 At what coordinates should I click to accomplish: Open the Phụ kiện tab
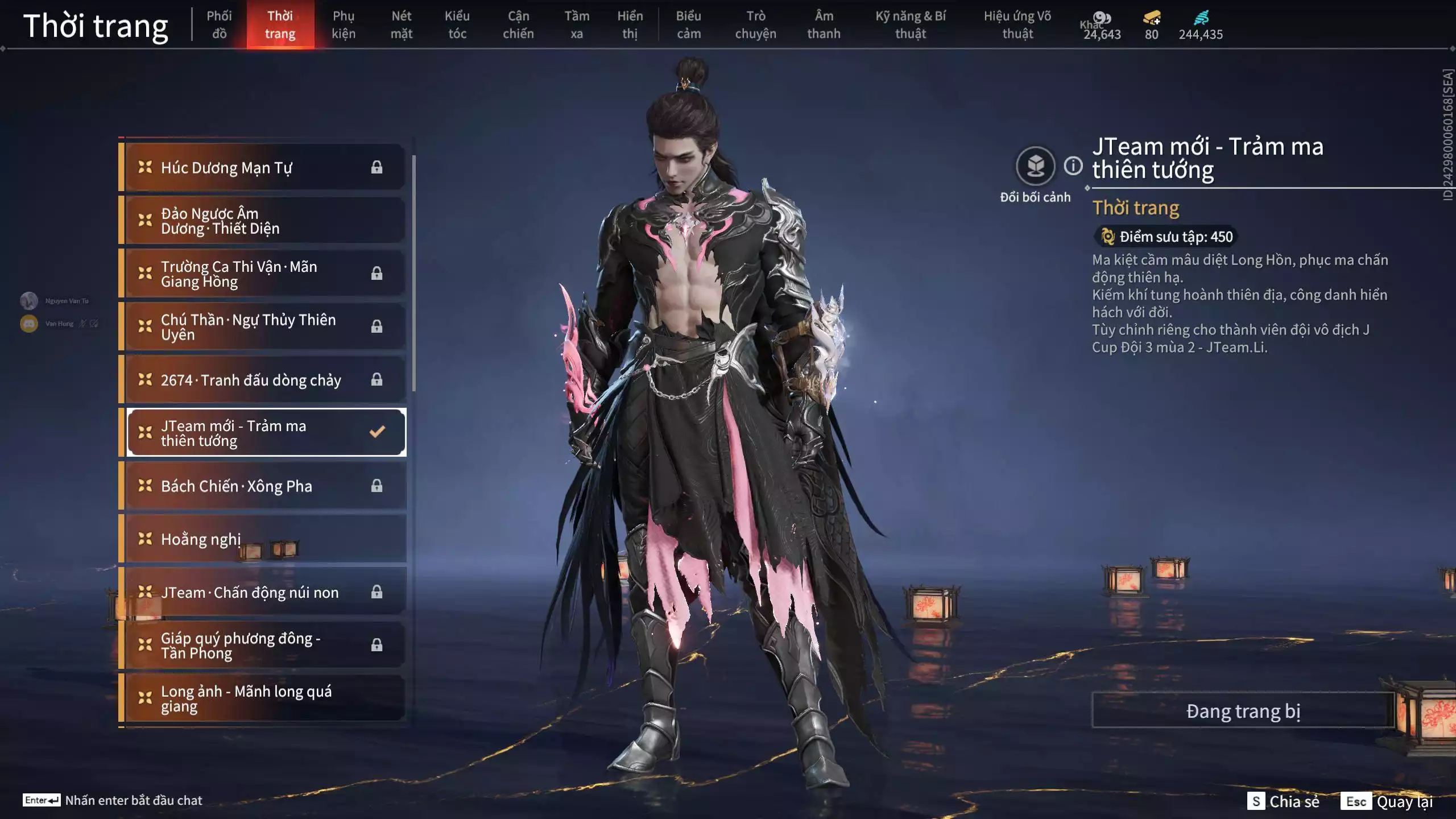(344, 24)
